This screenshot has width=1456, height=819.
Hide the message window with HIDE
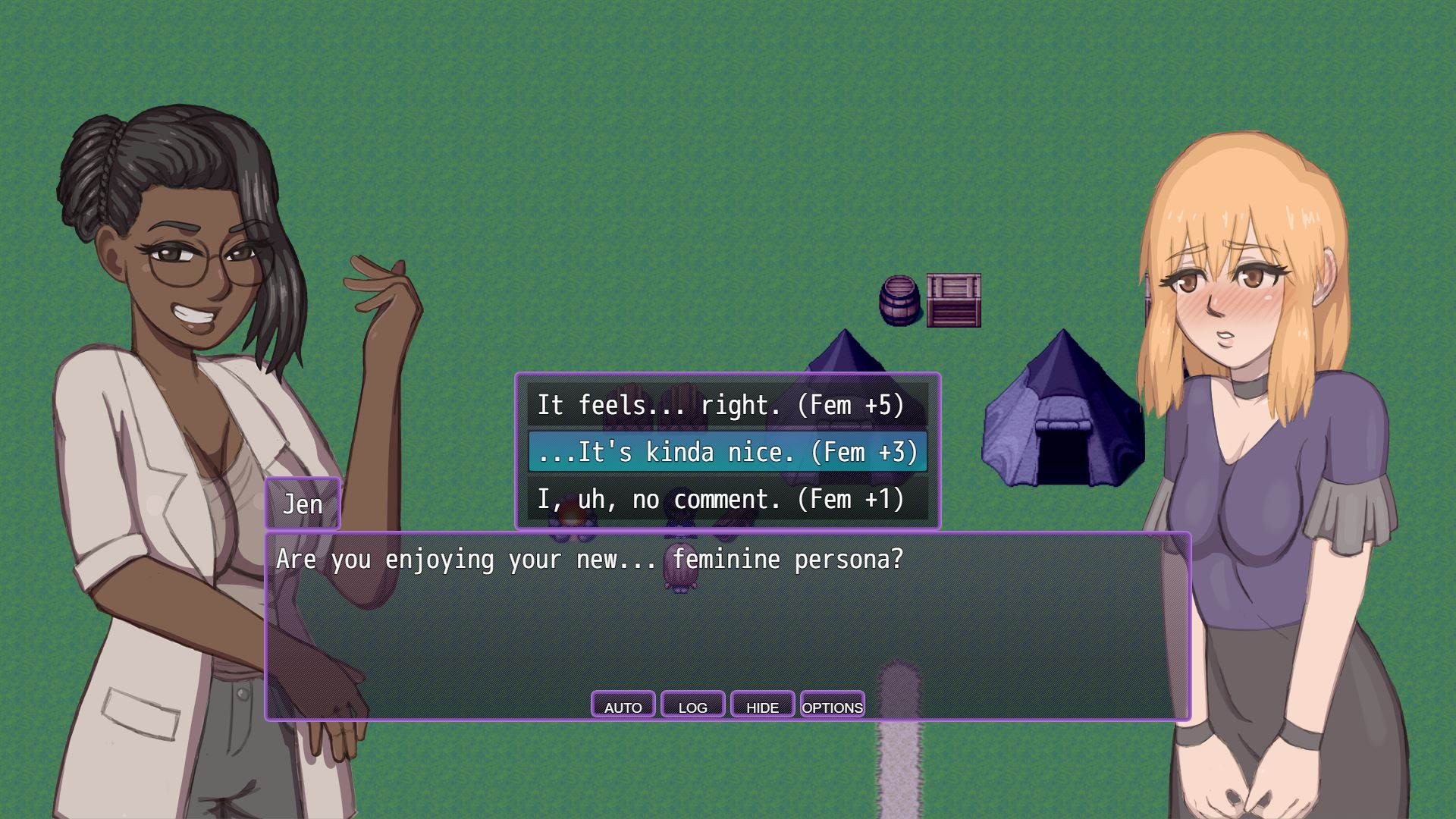click(x=762, y=705)
